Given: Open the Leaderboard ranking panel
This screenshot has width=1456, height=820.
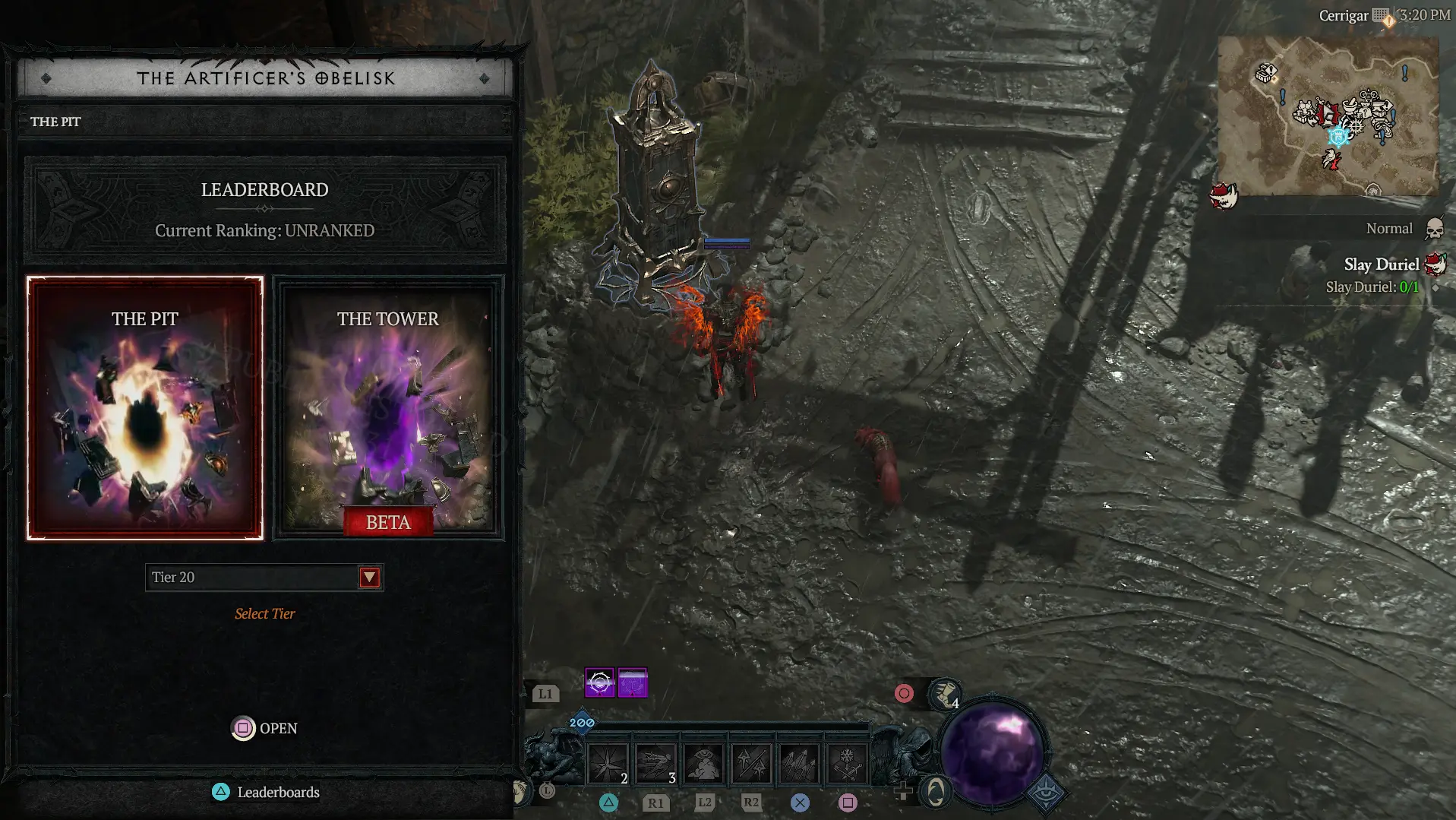Looking at the screenshot, I should (264, 209).
